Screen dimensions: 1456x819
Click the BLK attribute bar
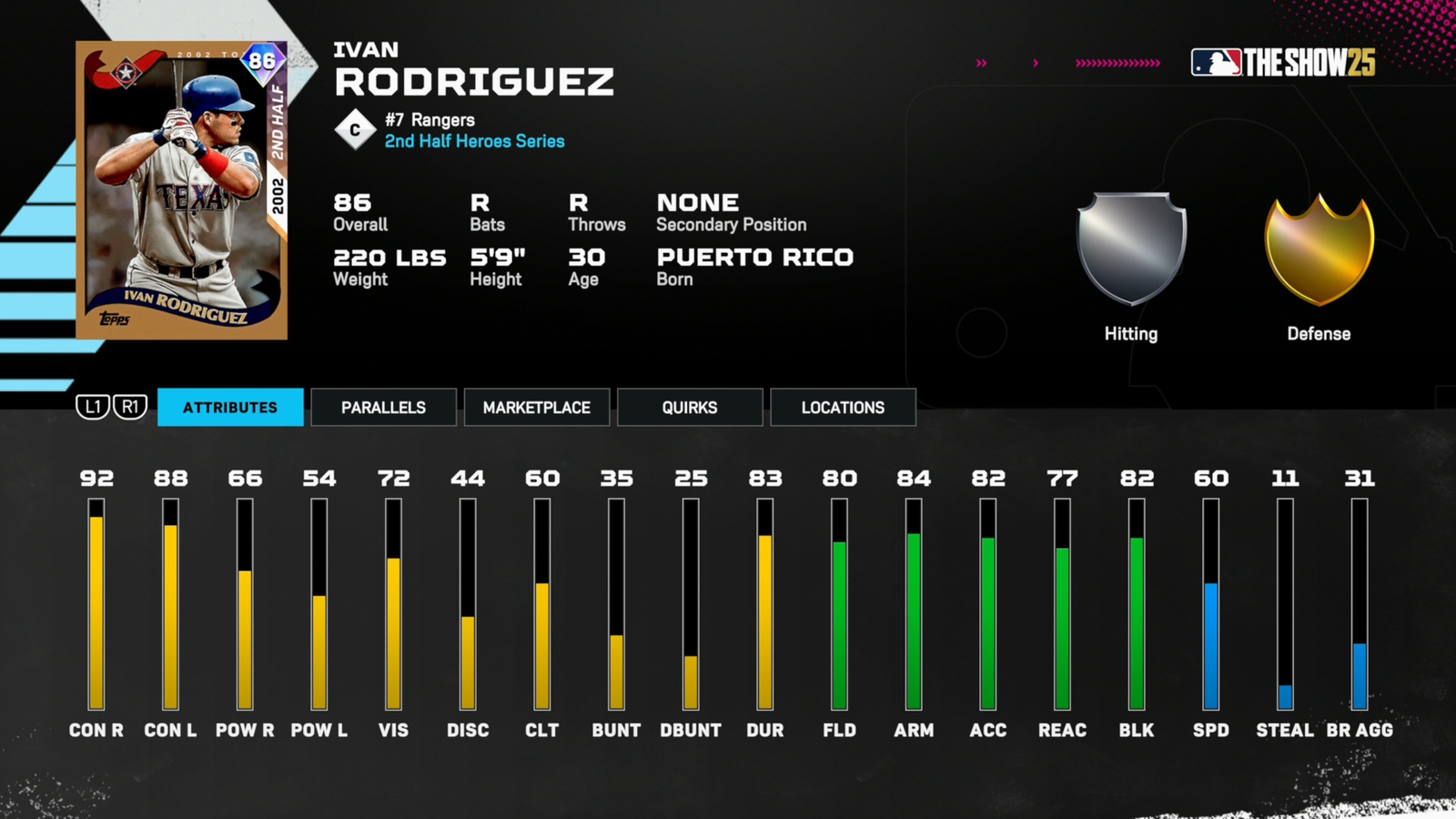point(1137,605)
